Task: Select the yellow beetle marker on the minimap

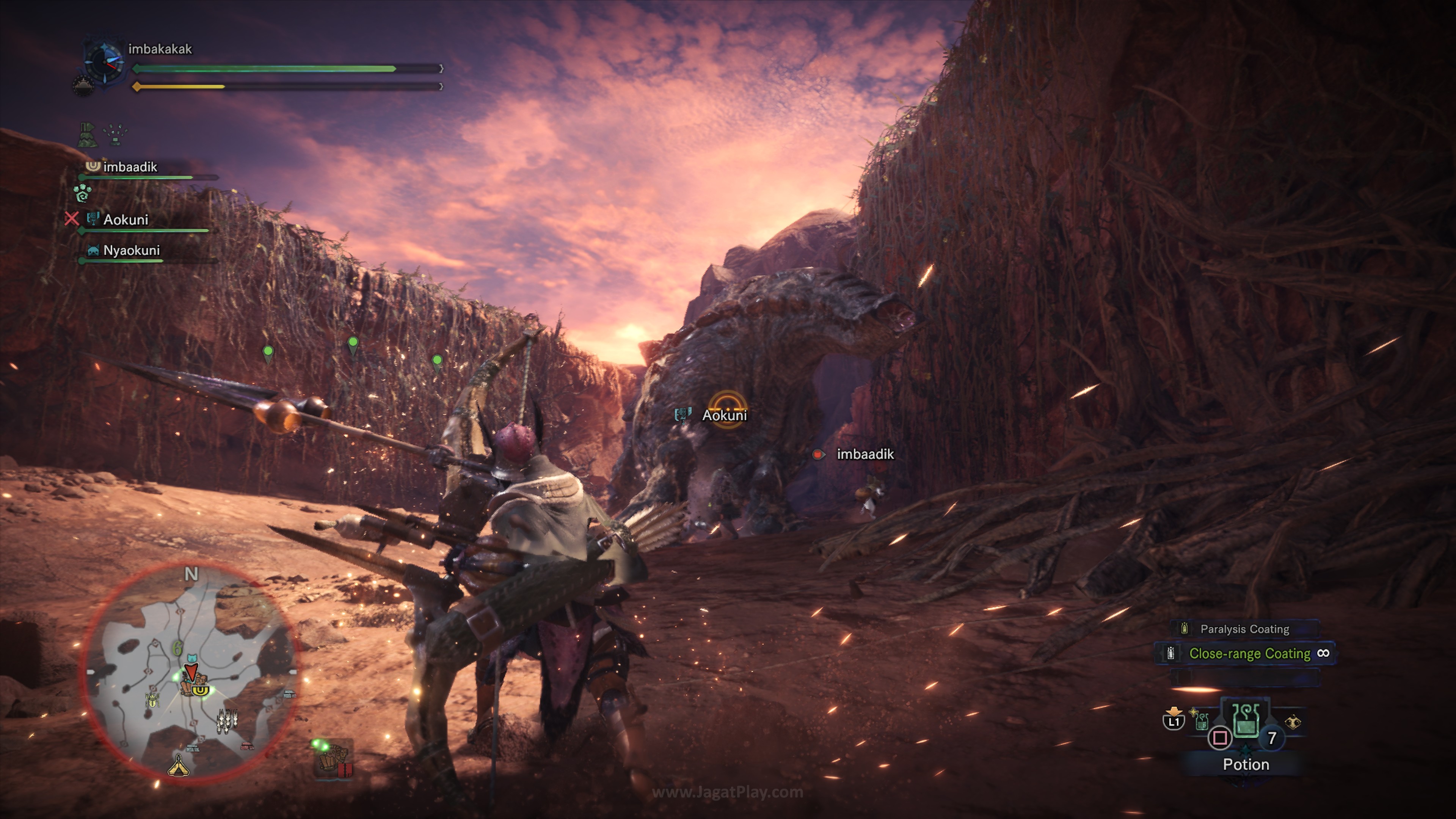Action: (152, 701)
